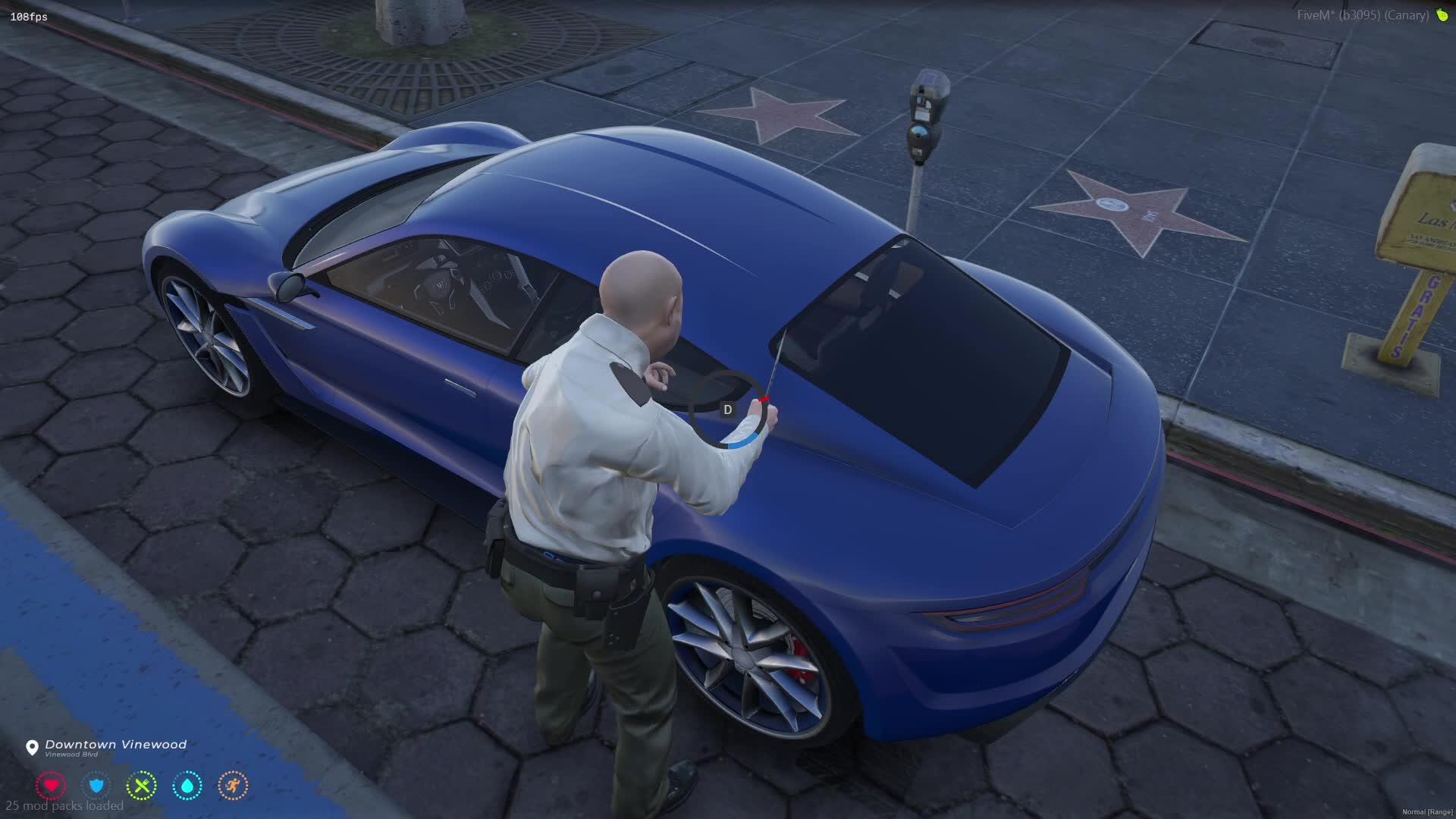Select the cyan water drop thirst icon

tap(187, 786)
